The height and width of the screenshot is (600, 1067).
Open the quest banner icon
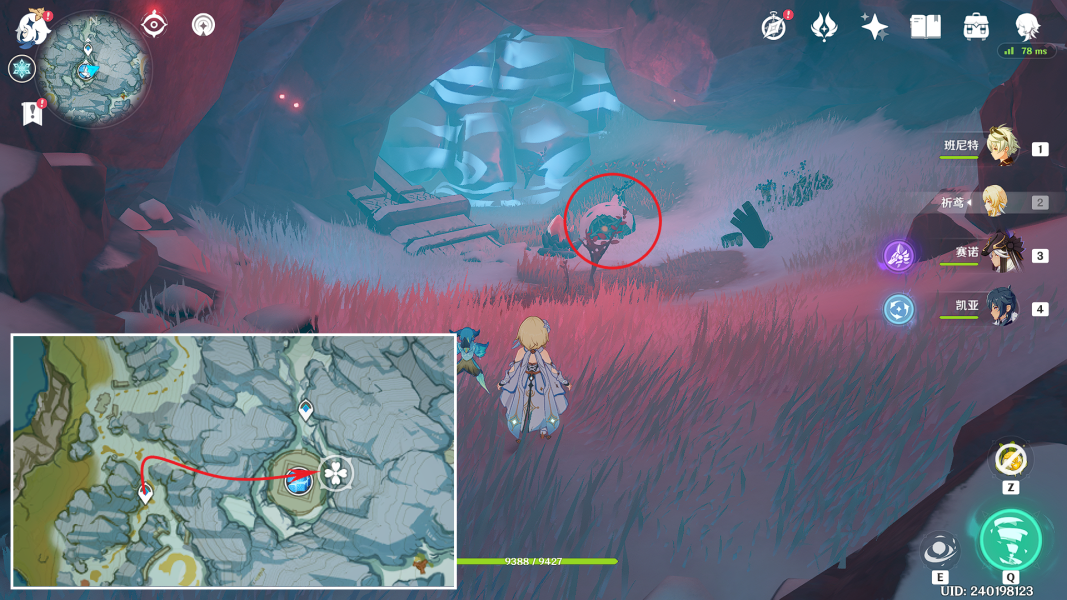[32, 113]
